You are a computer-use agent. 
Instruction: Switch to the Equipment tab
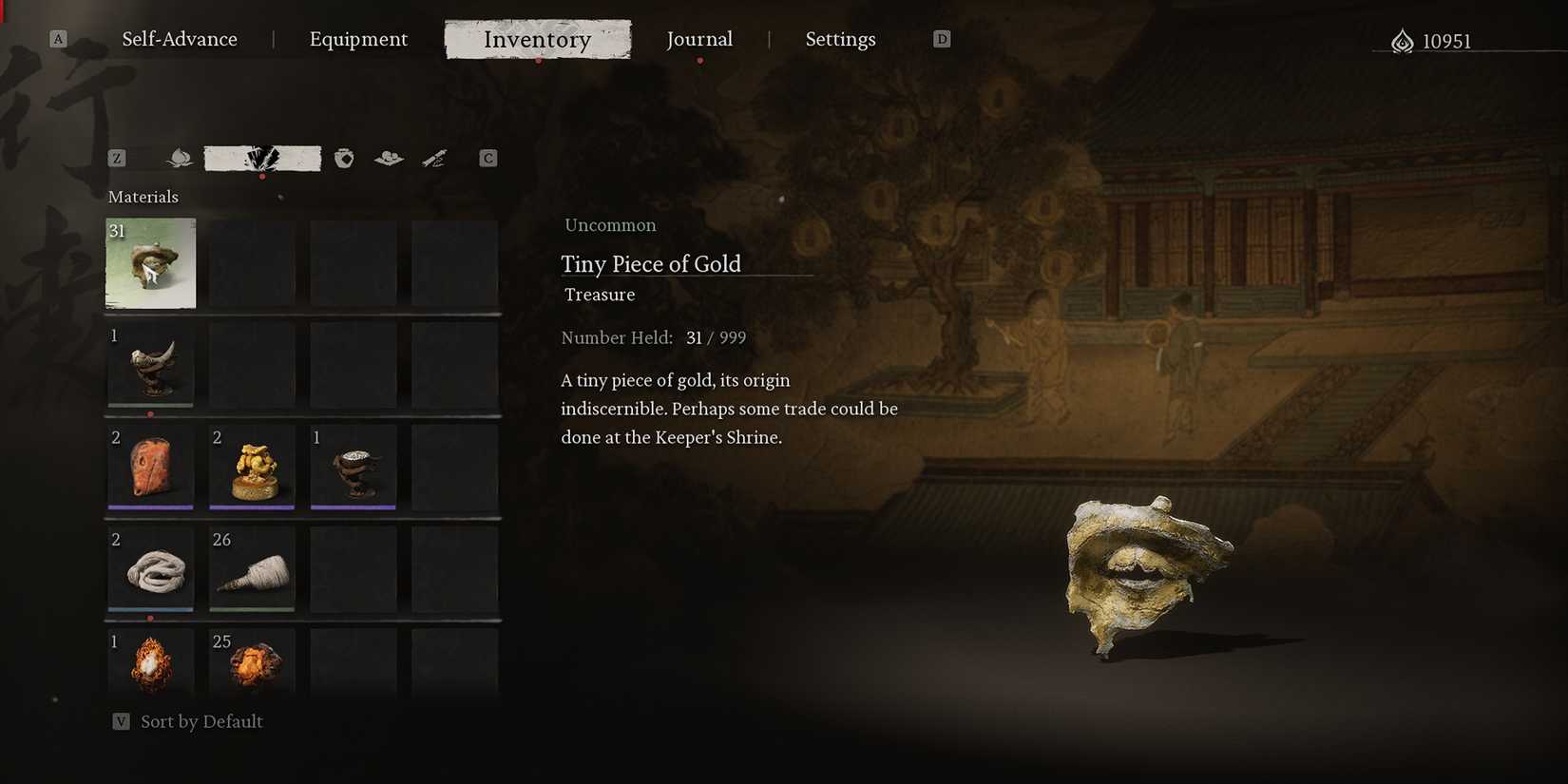click(x=358, y=39)
